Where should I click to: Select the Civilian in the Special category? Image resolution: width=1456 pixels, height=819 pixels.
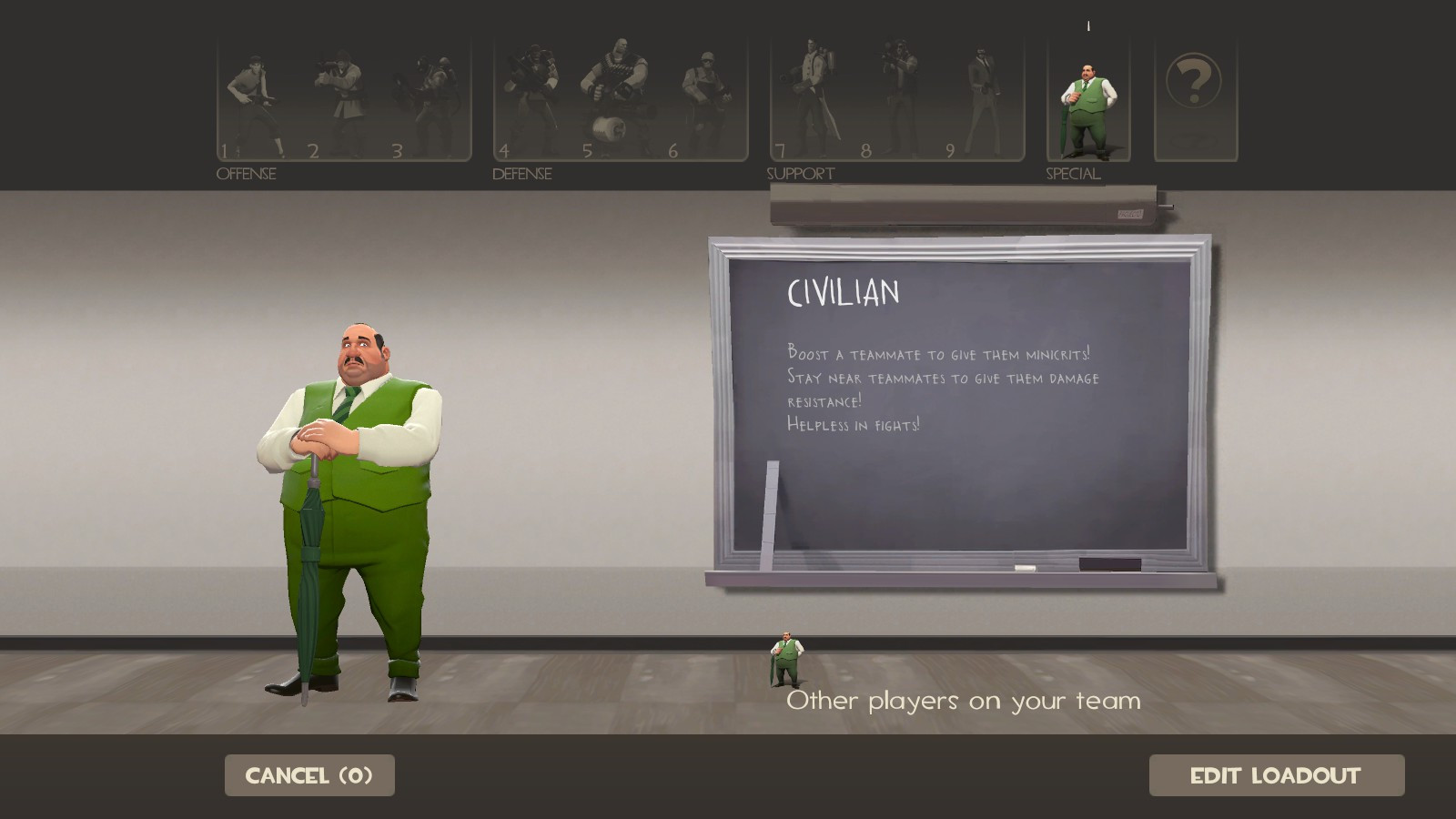(1088, 100)
